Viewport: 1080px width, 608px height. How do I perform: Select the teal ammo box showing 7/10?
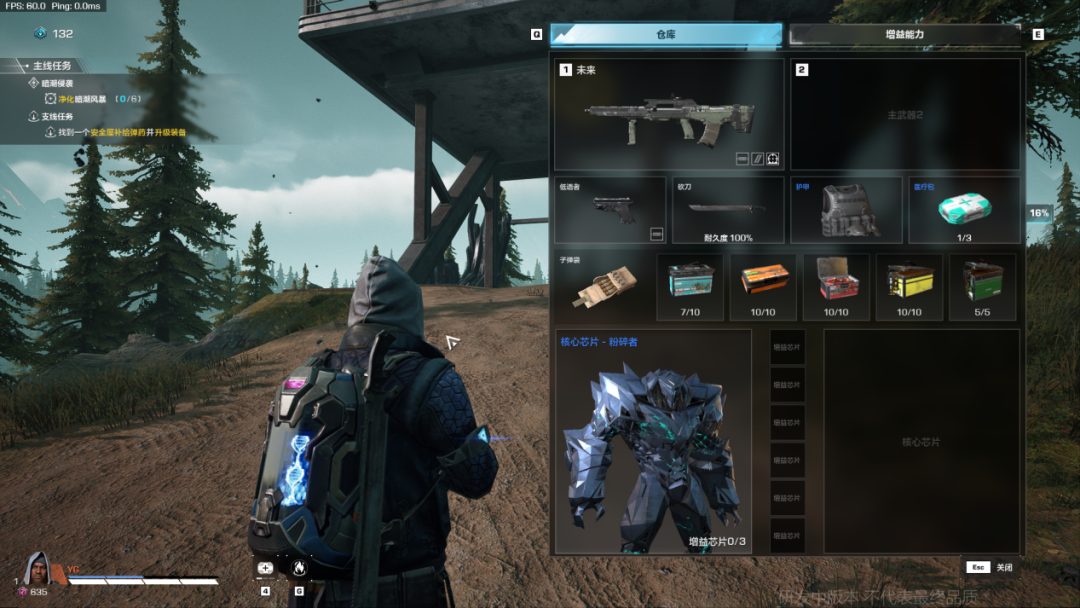pyautogui.click(x=690, y=287)
